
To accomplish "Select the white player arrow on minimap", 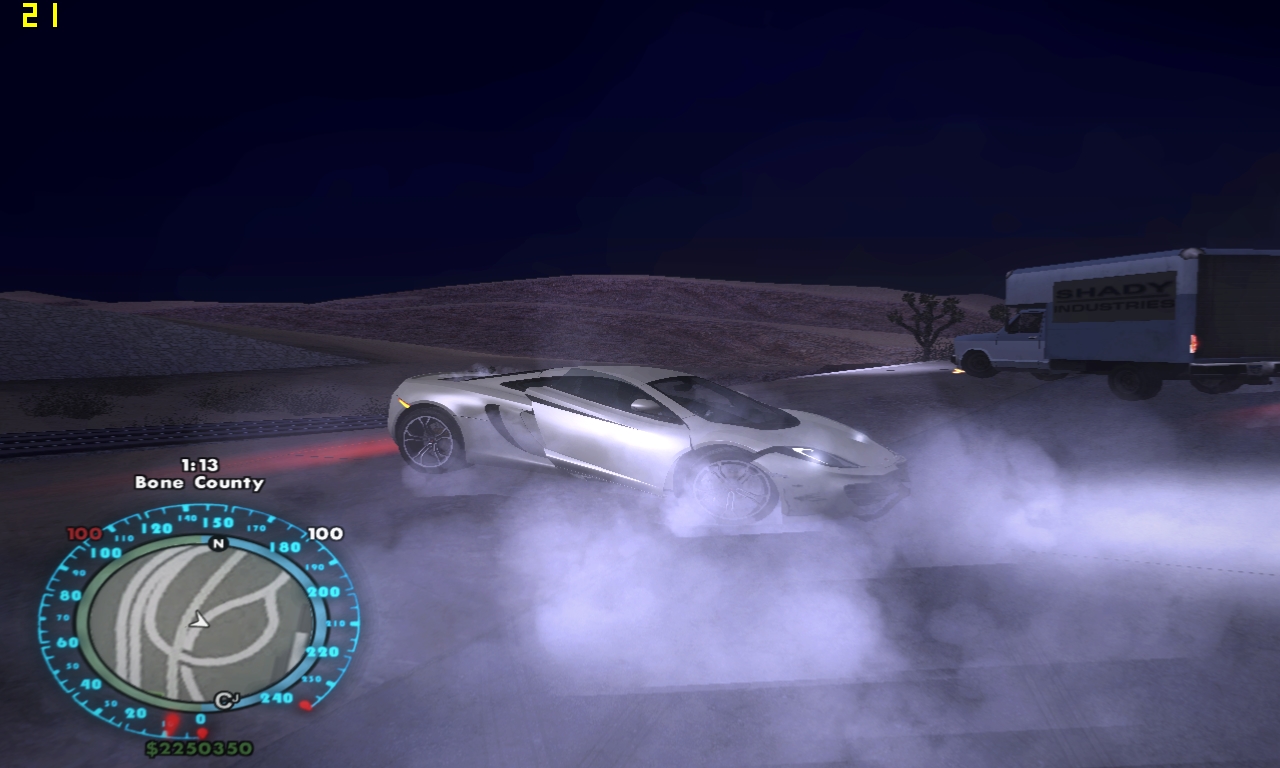I will (x=200, y=621).
